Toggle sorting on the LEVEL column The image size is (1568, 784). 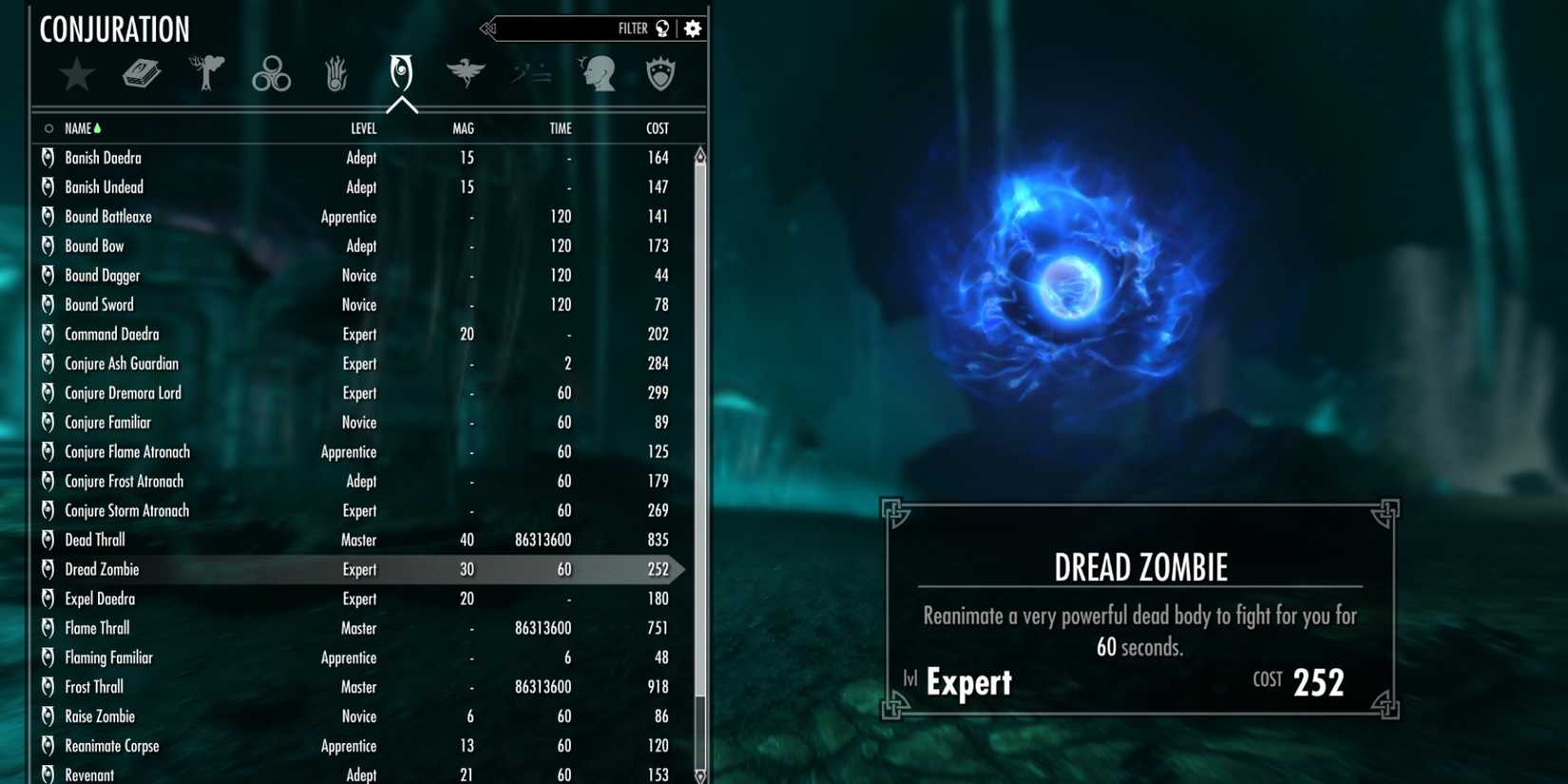tap(365, 127)
